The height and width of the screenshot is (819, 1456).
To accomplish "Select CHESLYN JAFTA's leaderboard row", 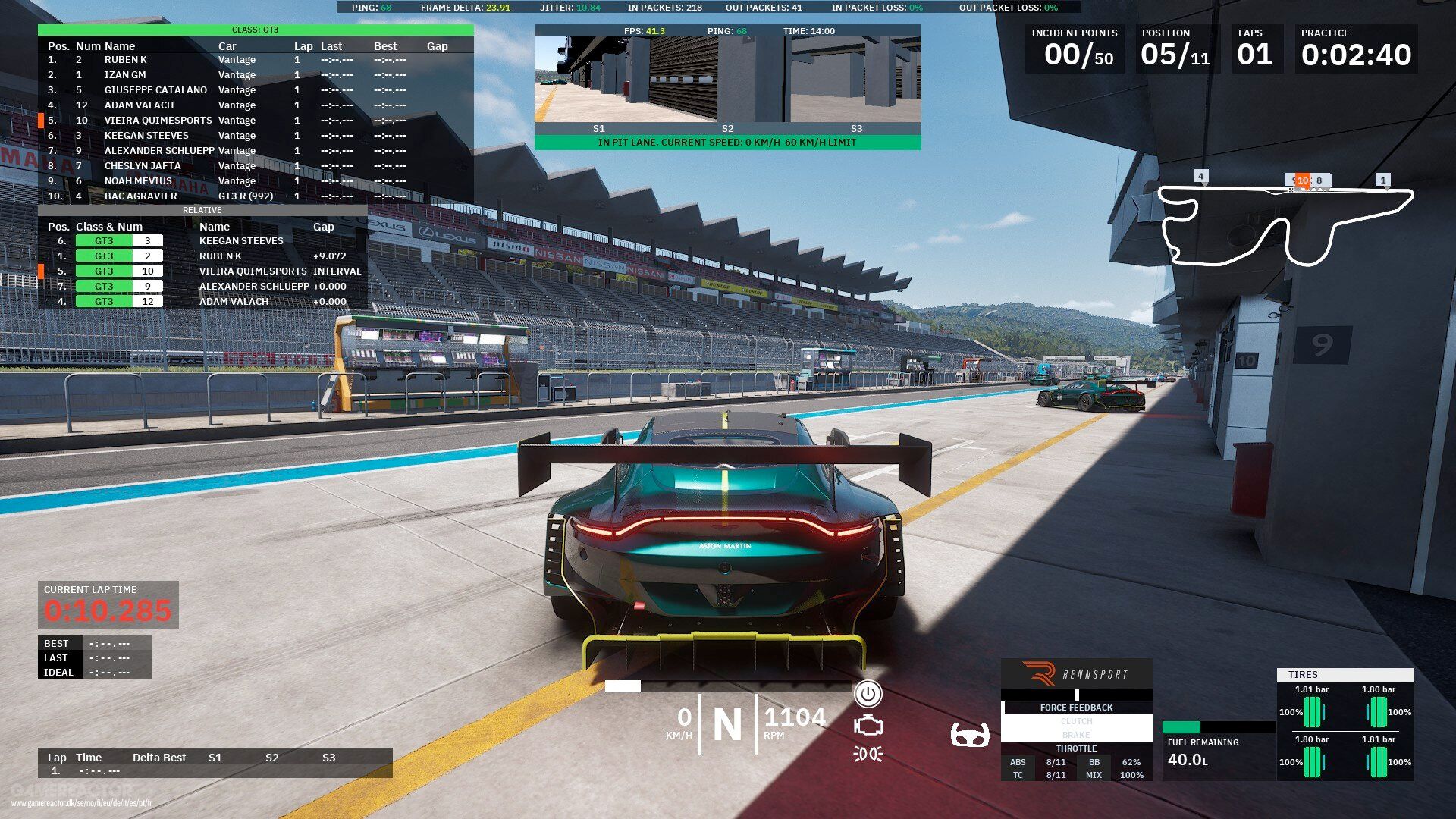I will pos(143,166).
